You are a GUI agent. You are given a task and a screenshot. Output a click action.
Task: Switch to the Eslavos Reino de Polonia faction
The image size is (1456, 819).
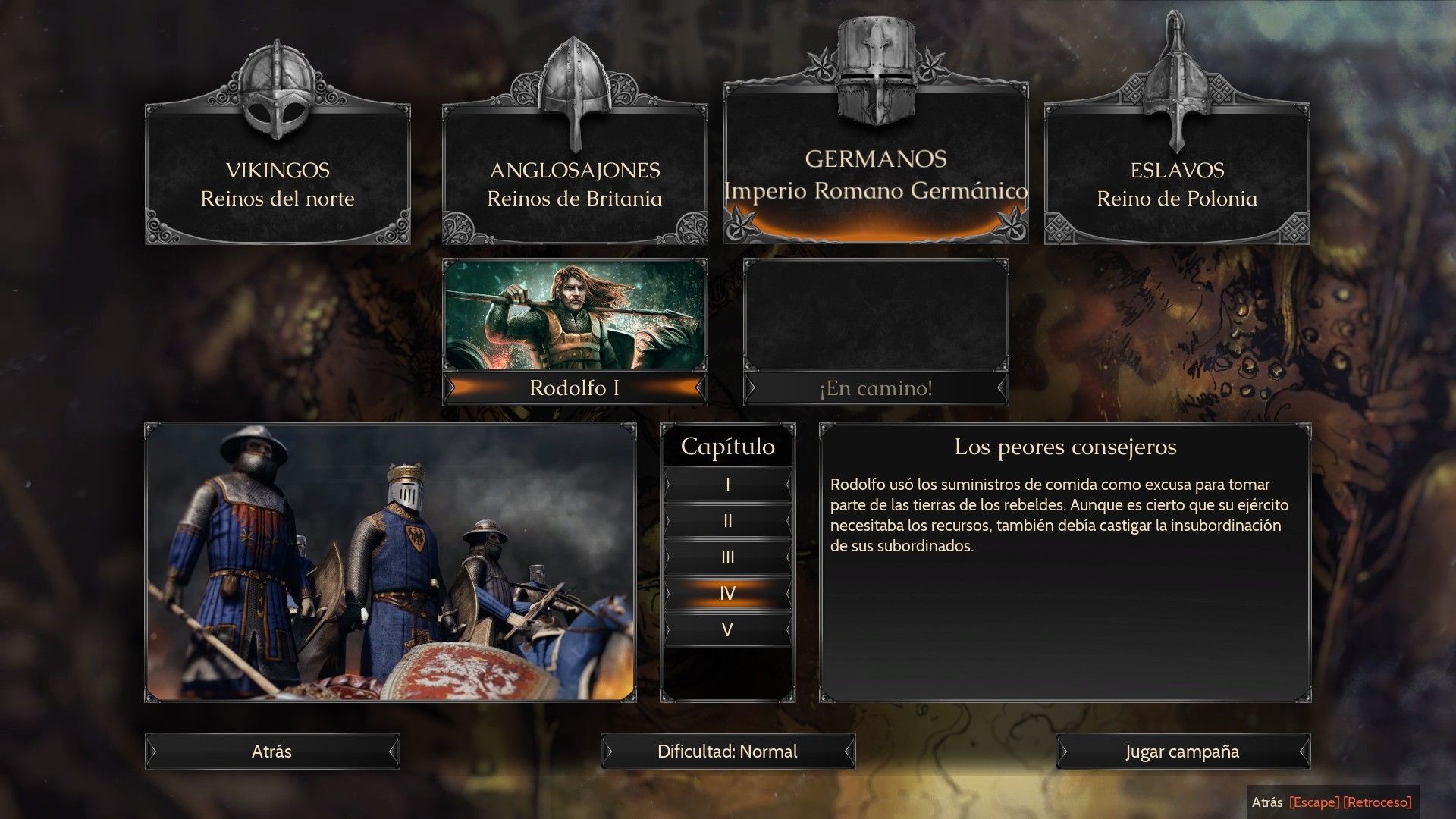pyautogui.click(x=1177, y=174)
